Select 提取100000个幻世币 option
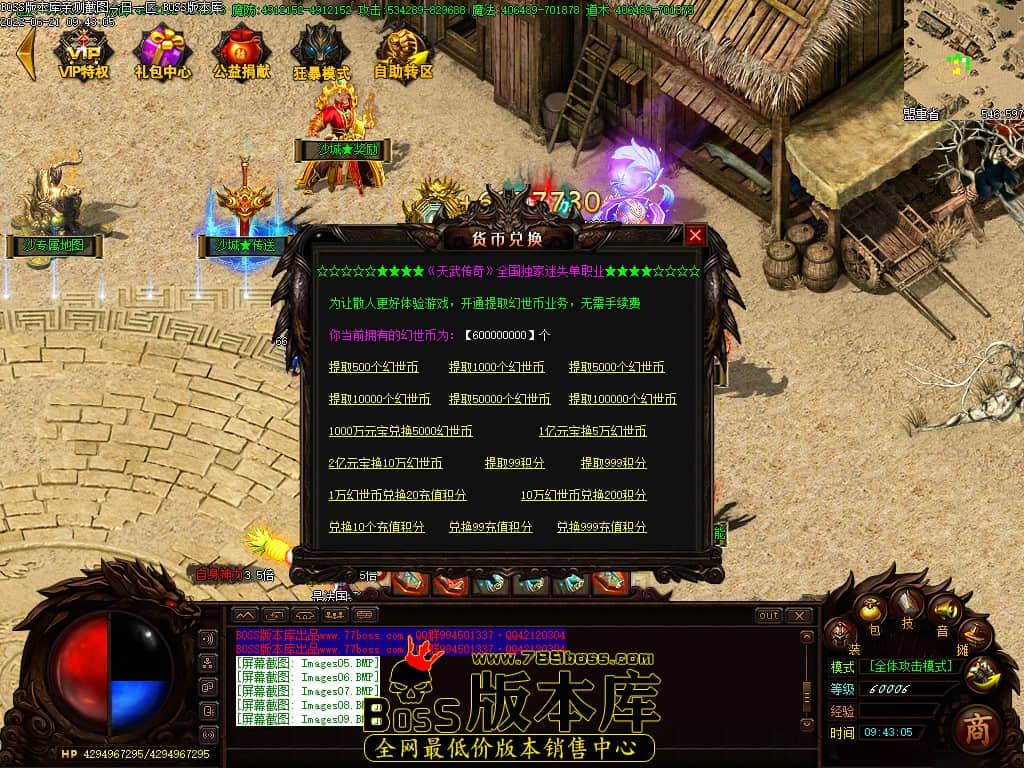 pyautogui.click(x=622, y=399)
